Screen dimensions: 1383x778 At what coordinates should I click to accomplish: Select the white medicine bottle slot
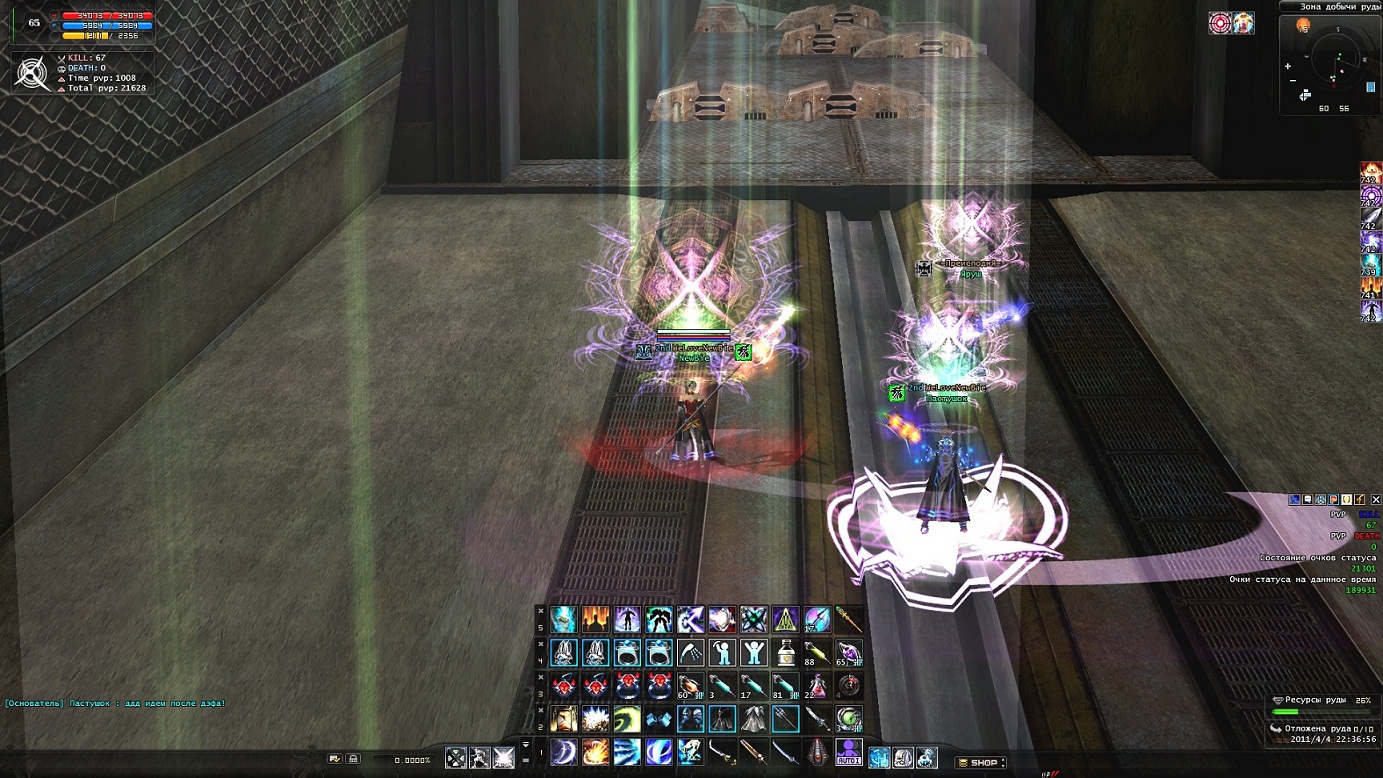[x=786, y=653]
